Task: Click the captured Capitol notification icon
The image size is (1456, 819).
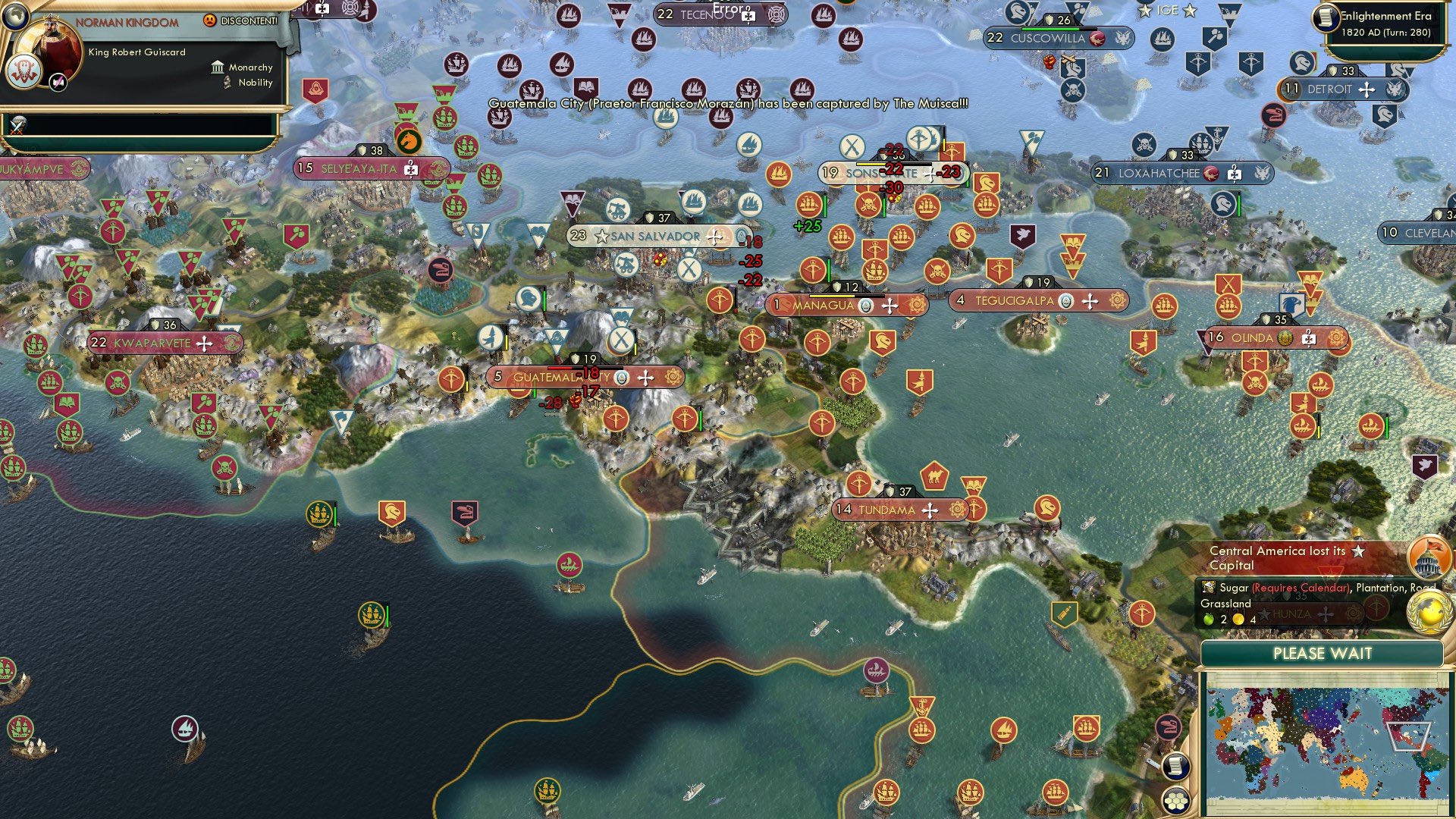Action: pos(1427,558)
